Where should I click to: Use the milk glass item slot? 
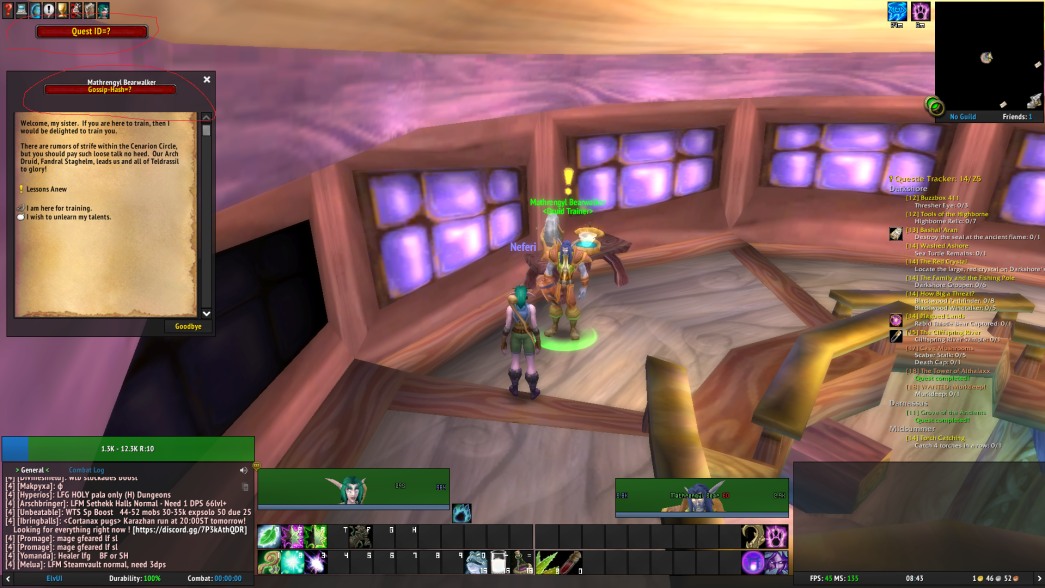498,561
